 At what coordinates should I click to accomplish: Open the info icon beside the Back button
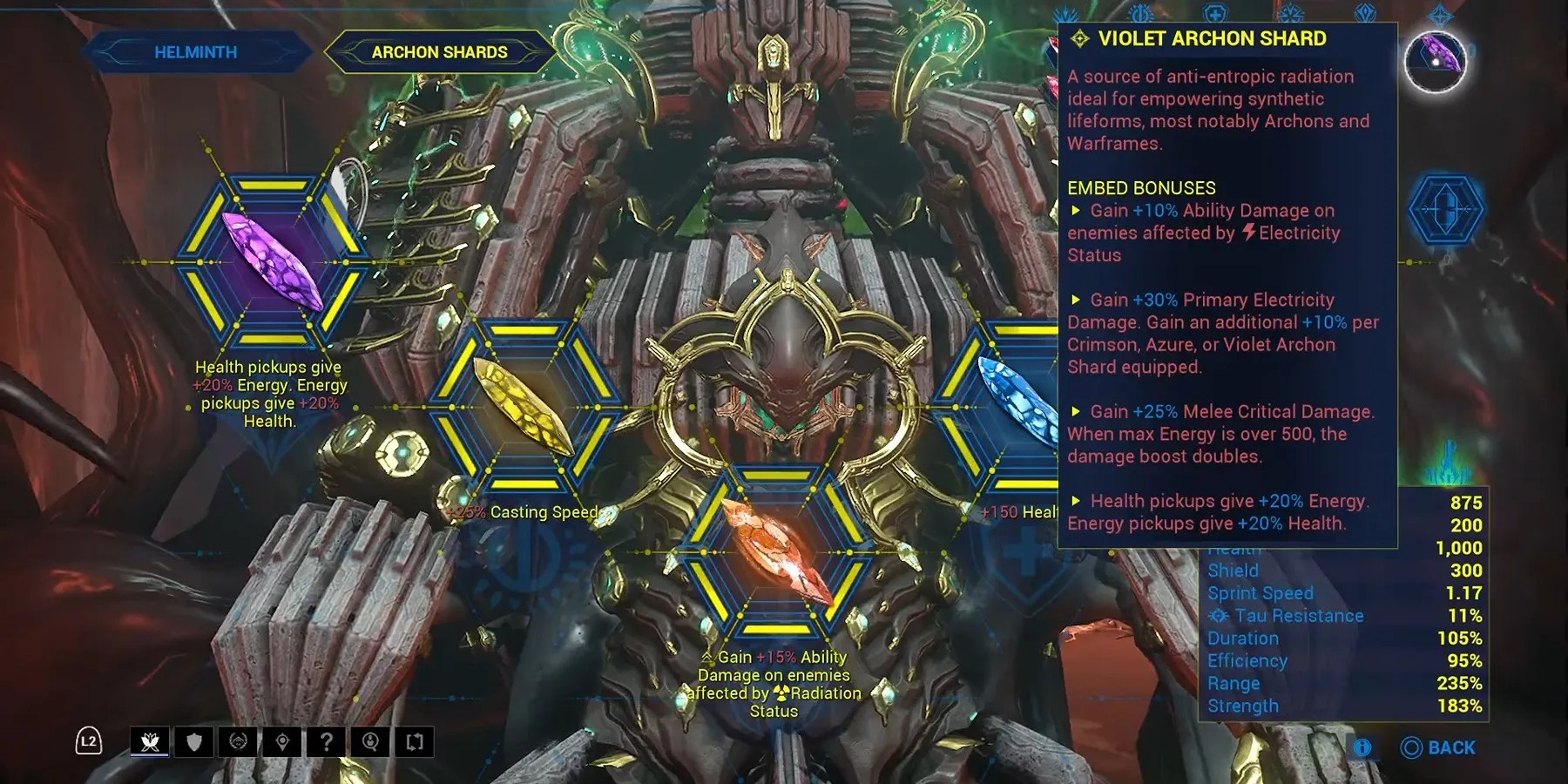coord(1362,747)
